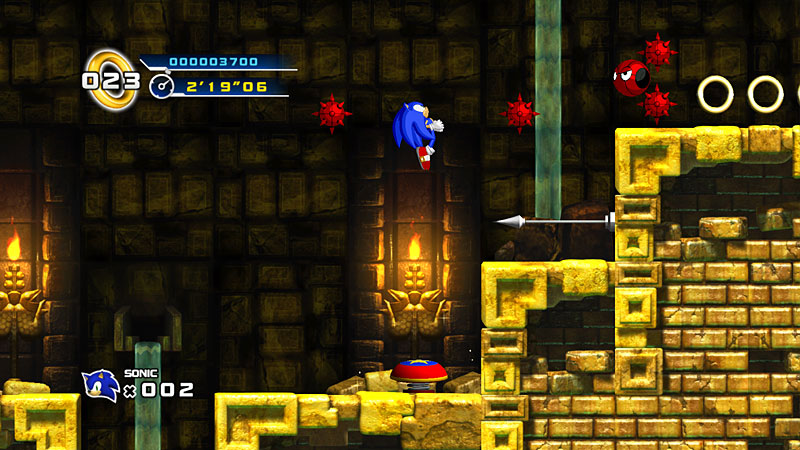The image size is (800, 450).
Task: Click the stopwatch timer icon
Action: point(161,88)
